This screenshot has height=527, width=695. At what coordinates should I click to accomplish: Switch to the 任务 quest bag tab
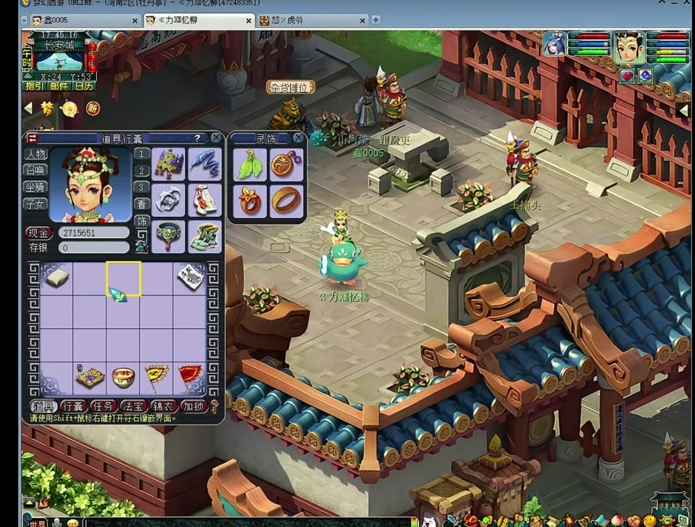click(104, 406)
